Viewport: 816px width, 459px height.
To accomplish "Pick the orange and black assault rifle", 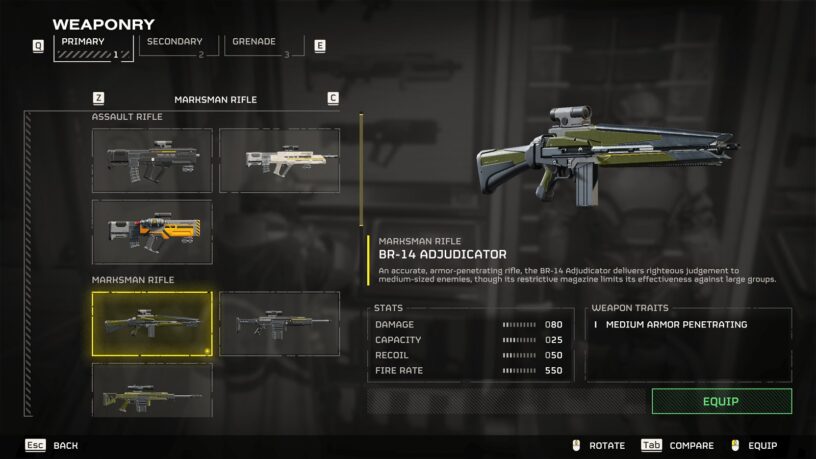I will click(152, 232).
